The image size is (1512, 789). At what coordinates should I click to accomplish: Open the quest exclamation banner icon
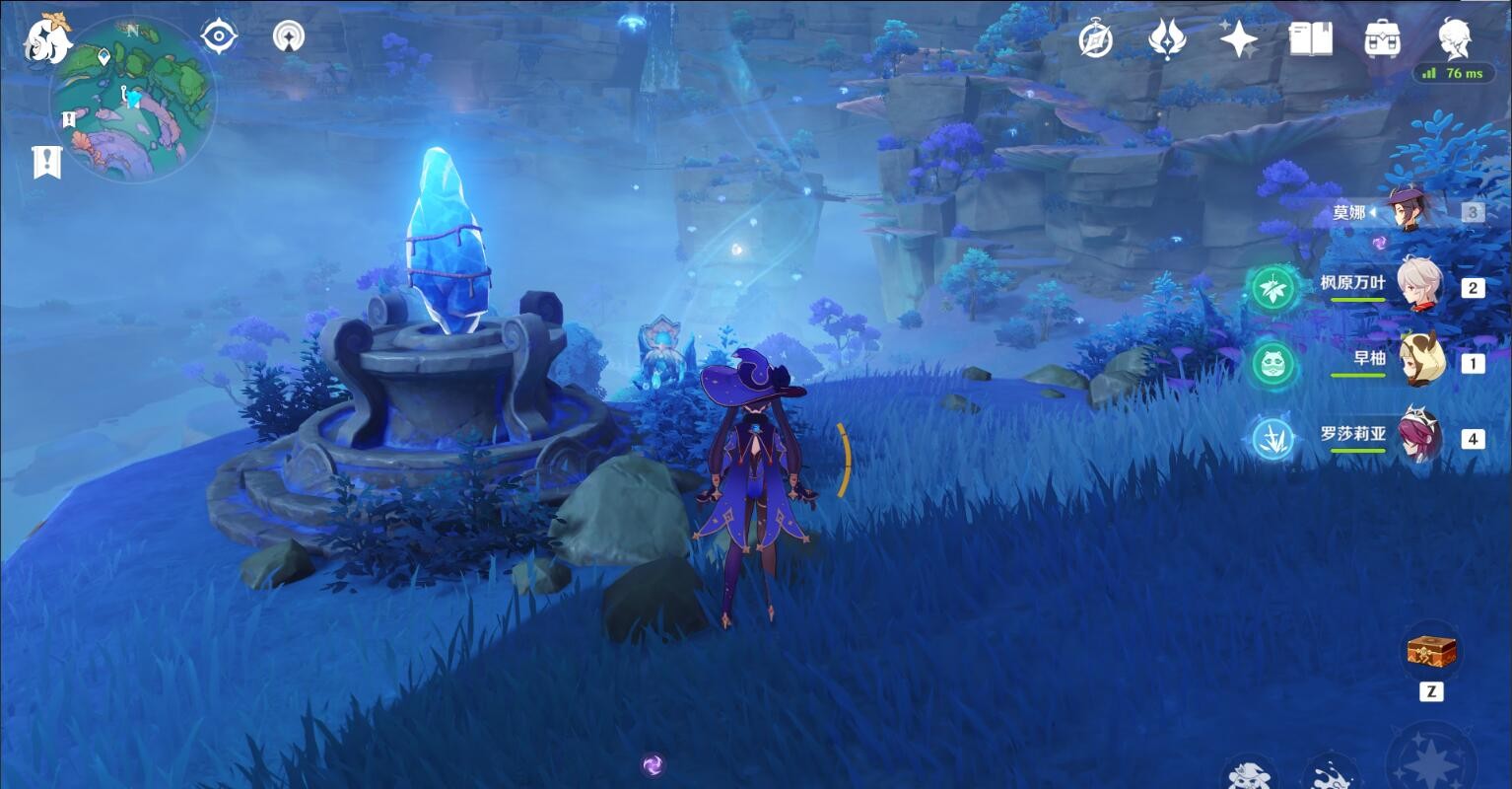pos(46,162)
